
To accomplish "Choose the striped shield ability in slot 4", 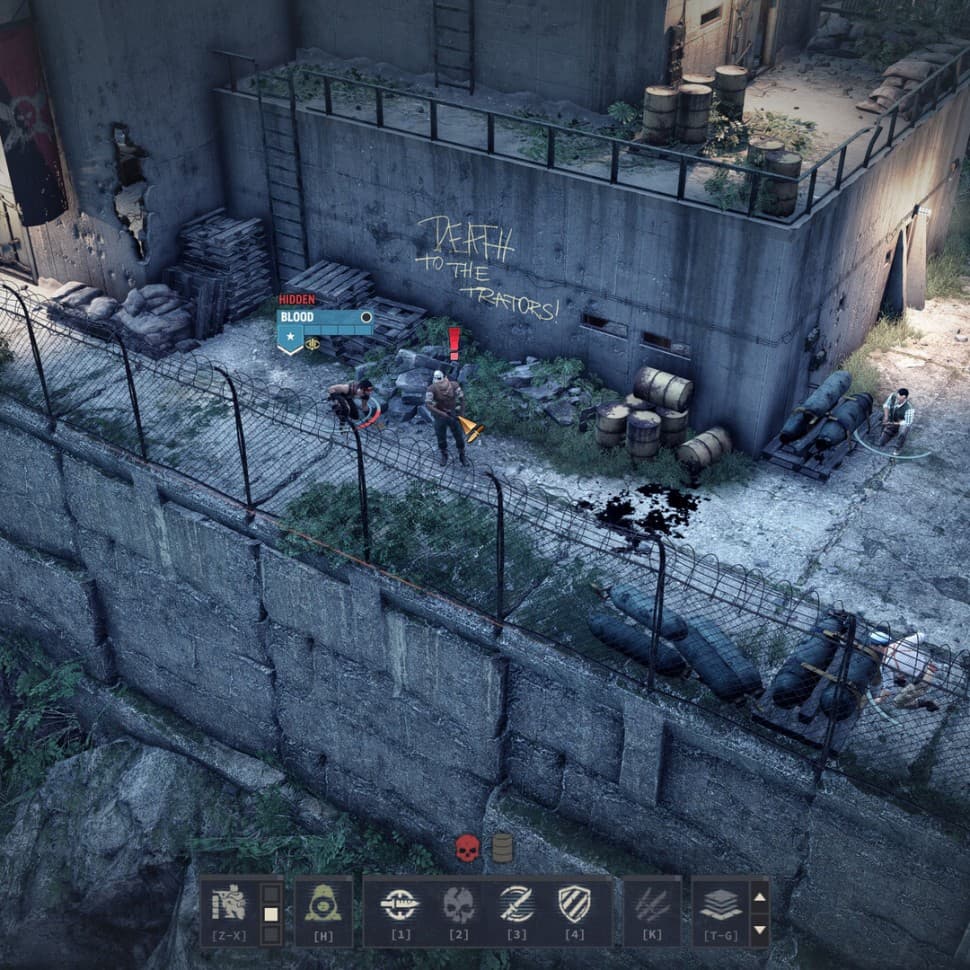I will 574,905.
